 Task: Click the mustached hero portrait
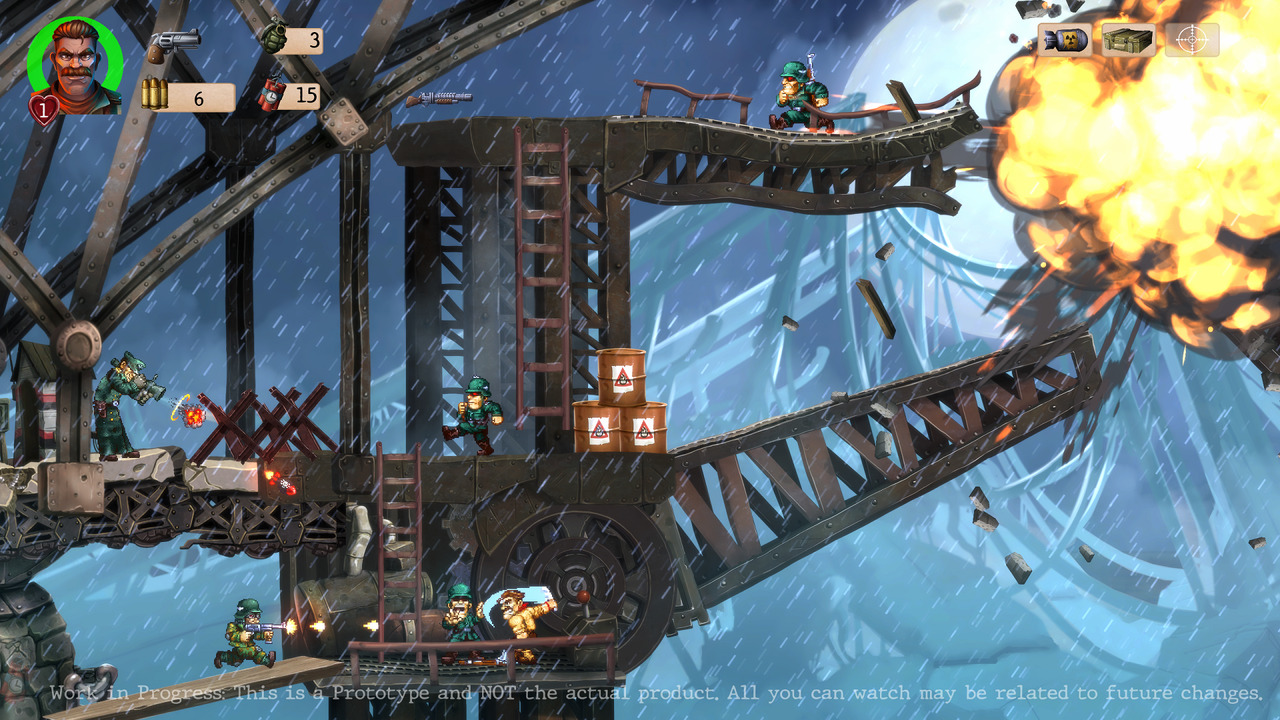point(76,65)
